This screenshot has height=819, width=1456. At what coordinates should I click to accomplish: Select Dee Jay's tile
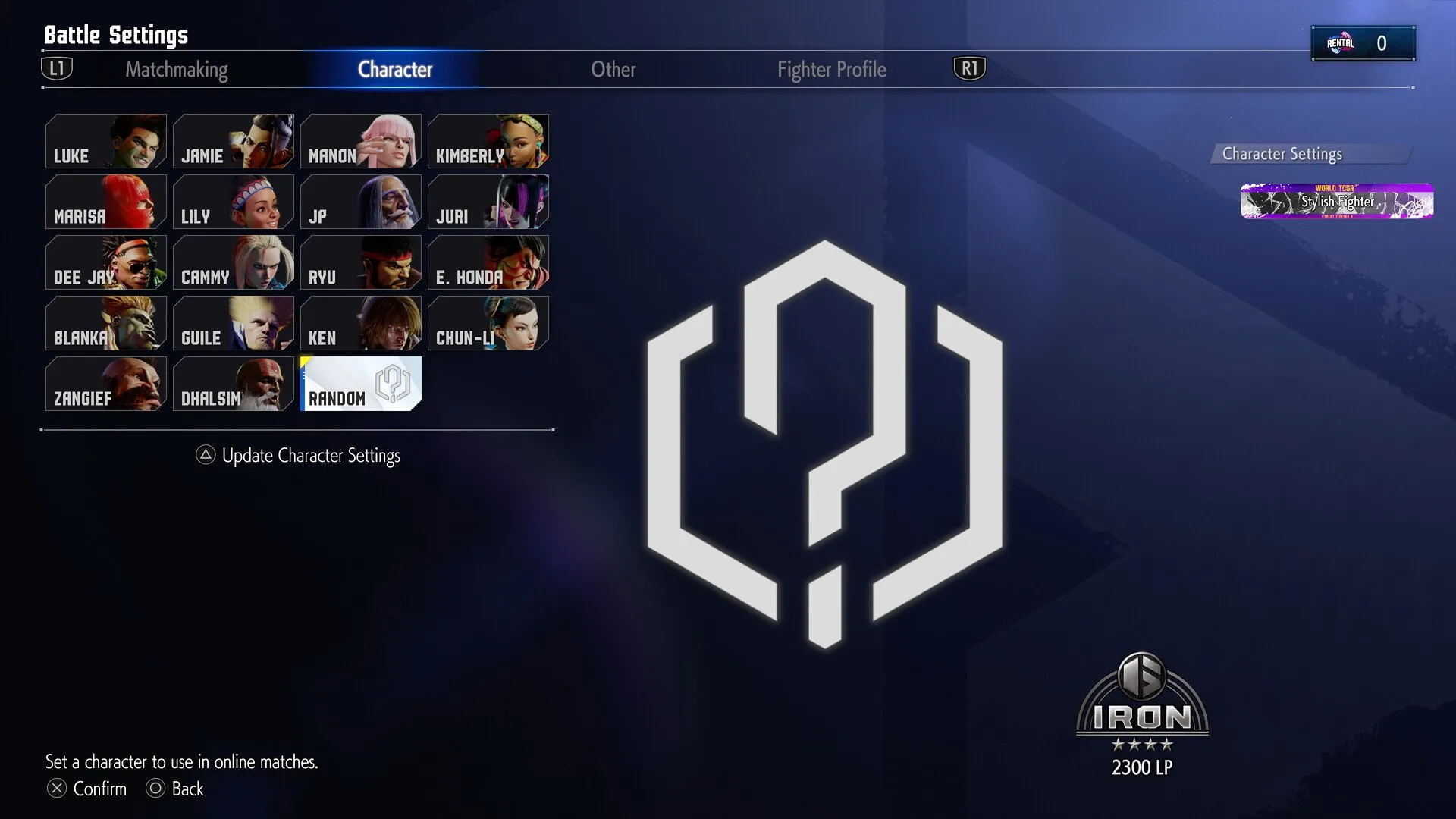coord(106,262)
